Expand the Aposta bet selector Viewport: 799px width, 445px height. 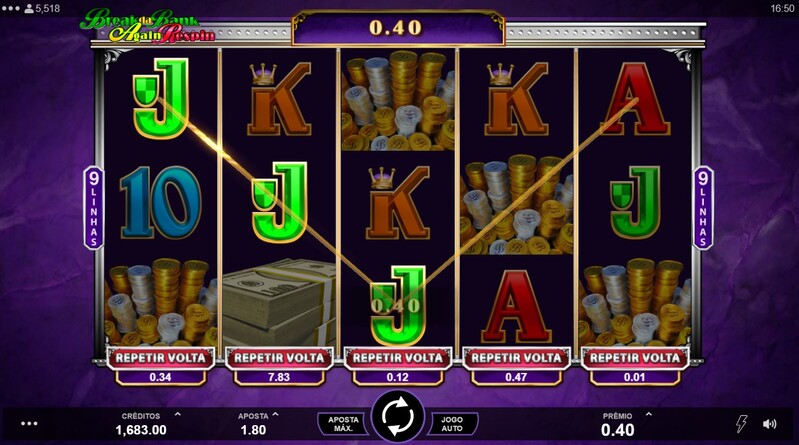(274, 414)
